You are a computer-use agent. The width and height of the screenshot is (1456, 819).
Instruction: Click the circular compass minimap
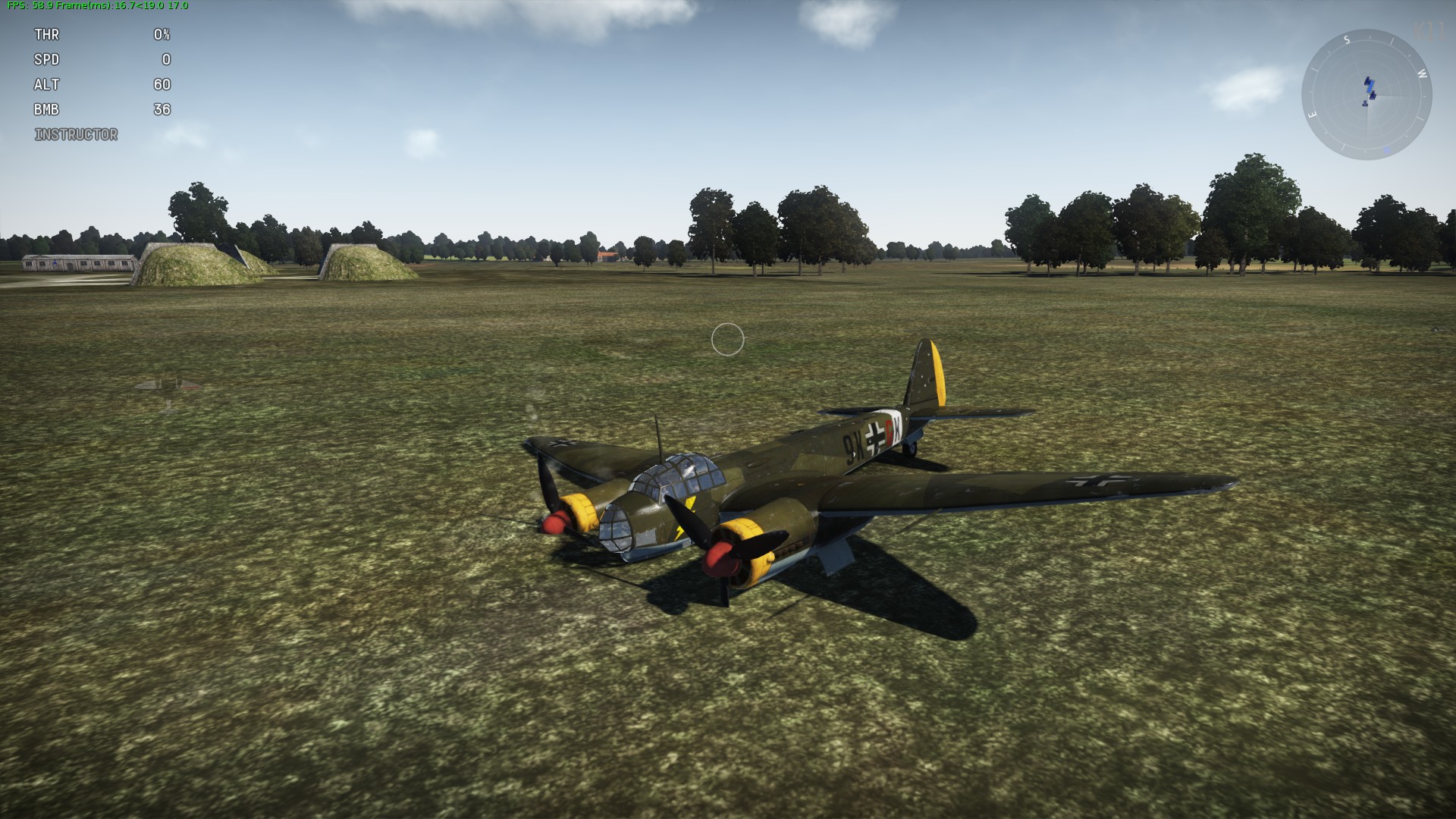point(1367,95)
